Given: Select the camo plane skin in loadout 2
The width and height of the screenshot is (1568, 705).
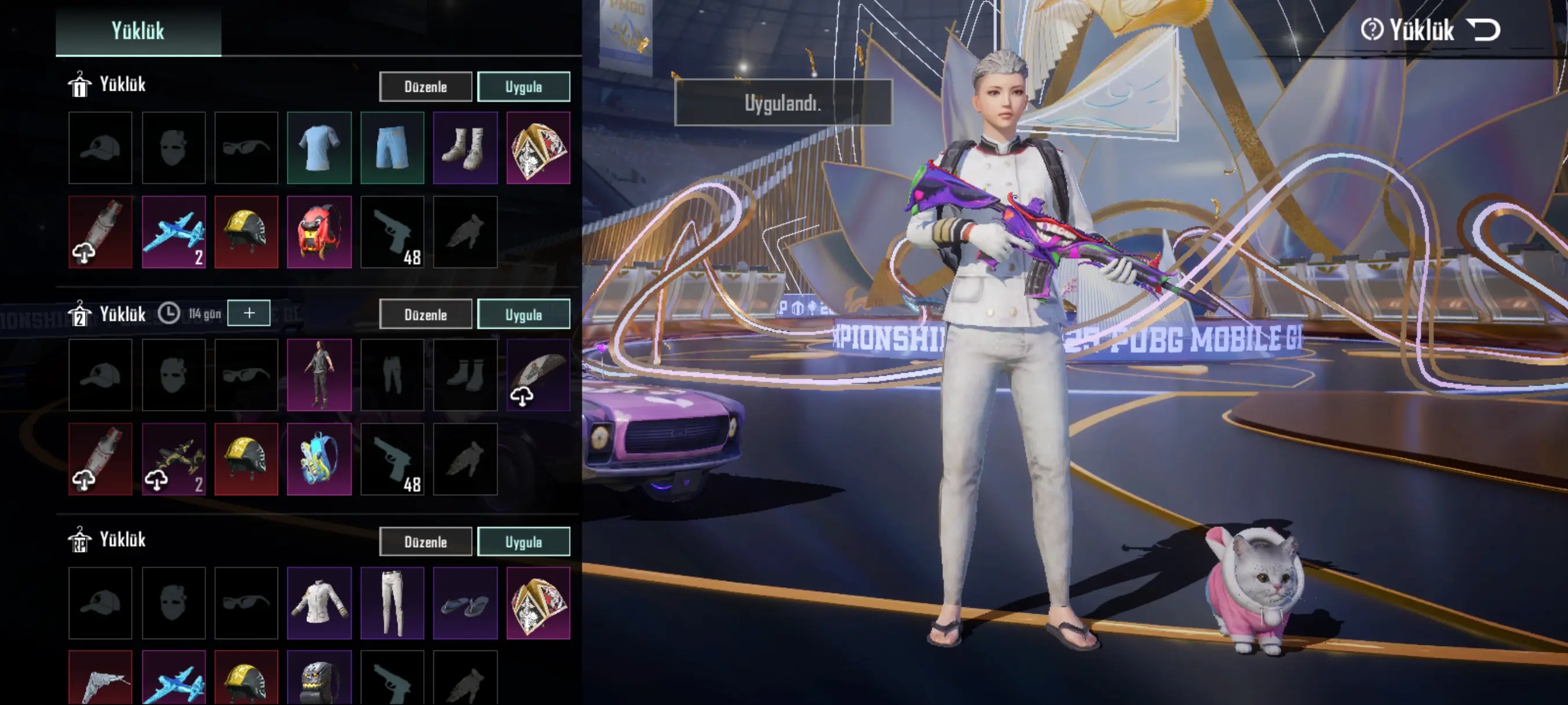Looking at the screenshot, I should 173,459.
